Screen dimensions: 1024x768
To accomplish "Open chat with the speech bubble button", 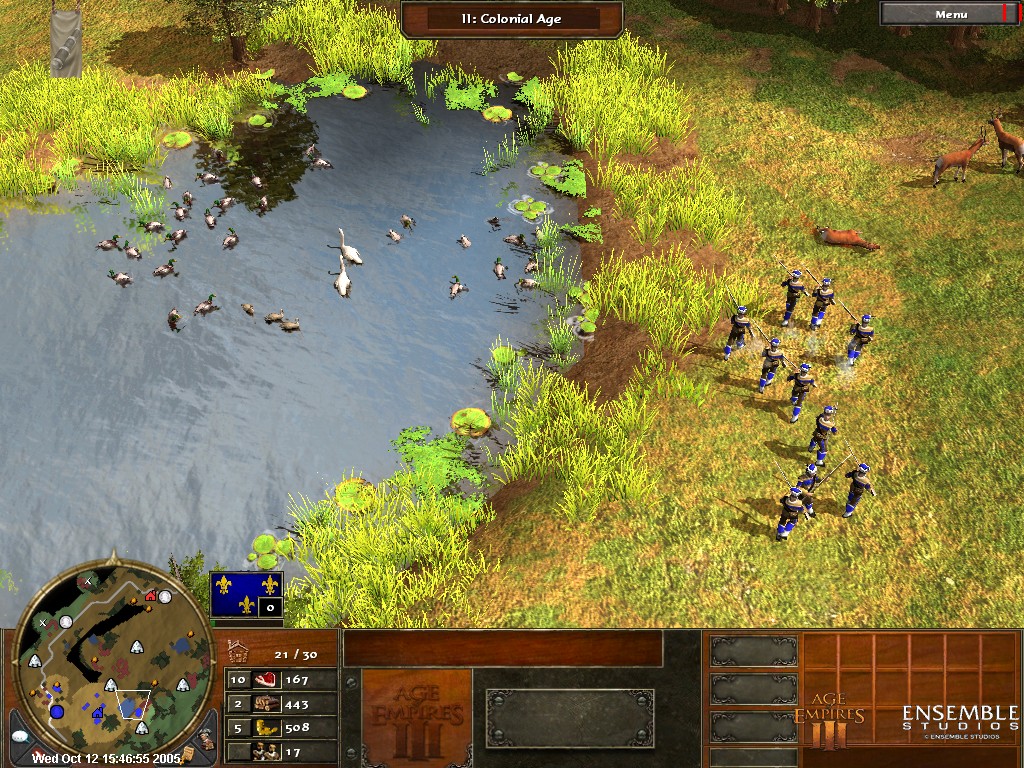I will 22,736.
